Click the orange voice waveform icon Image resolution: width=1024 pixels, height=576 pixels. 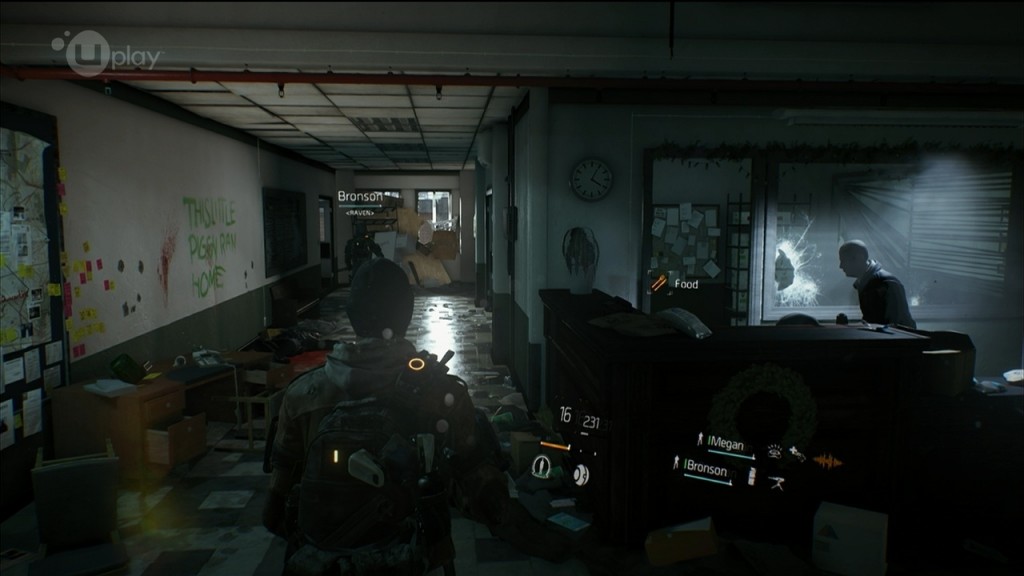click(829, 461)
